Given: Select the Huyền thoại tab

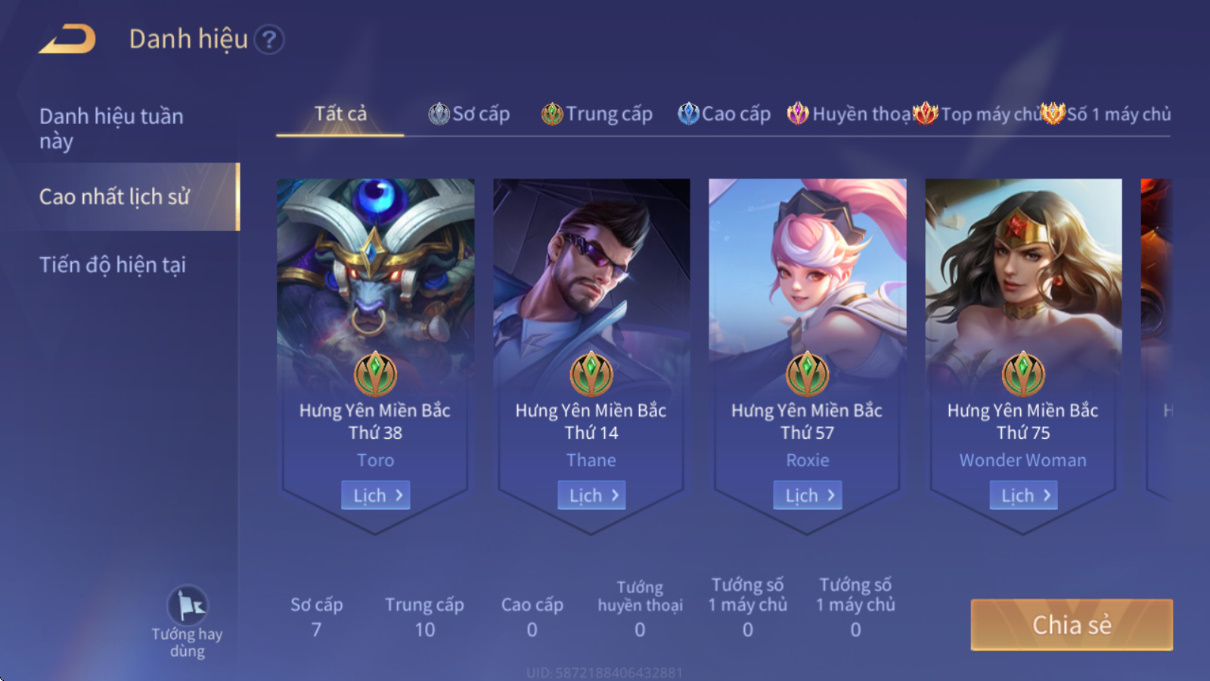Looking at the screenshot, I should [849, 114].
